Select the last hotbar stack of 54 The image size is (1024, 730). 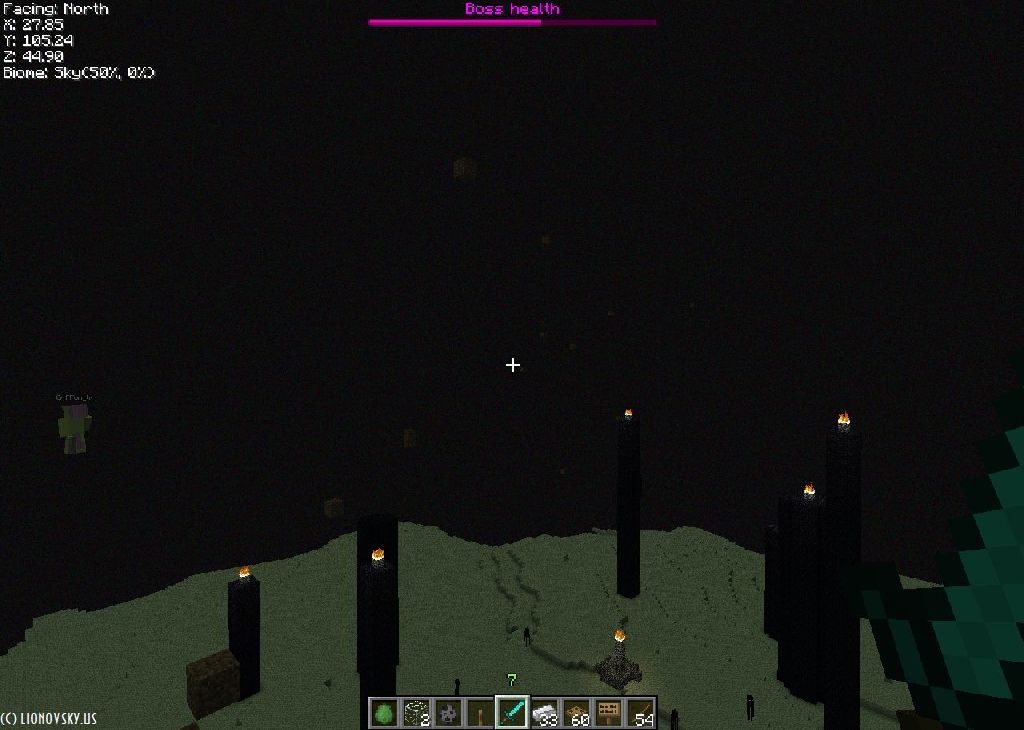click(x=640, y=712)
